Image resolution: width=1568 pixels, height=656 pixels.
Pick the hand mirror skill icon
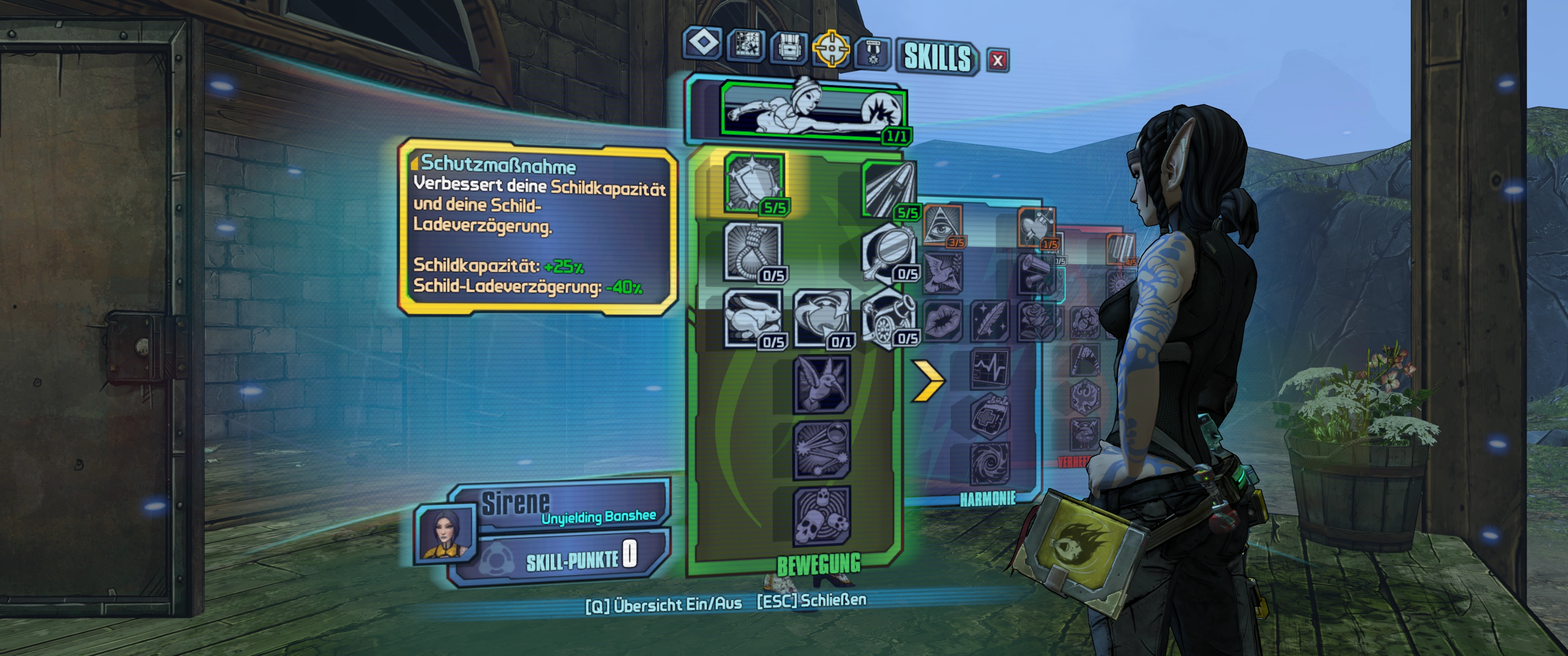887,252
